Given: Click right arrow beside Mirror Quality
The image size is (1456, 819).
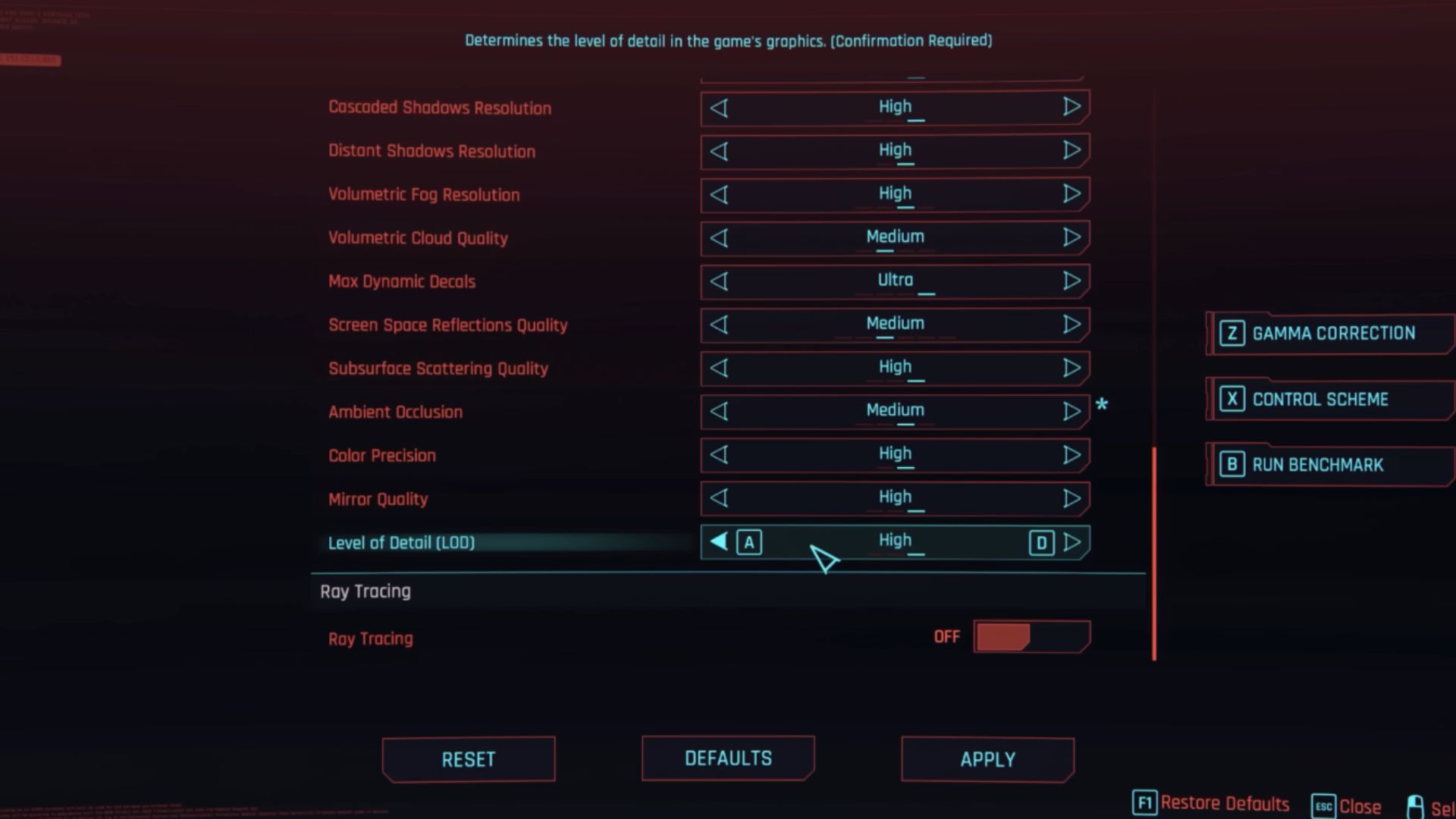Looking at the screenshot, I should (1072, 498).
